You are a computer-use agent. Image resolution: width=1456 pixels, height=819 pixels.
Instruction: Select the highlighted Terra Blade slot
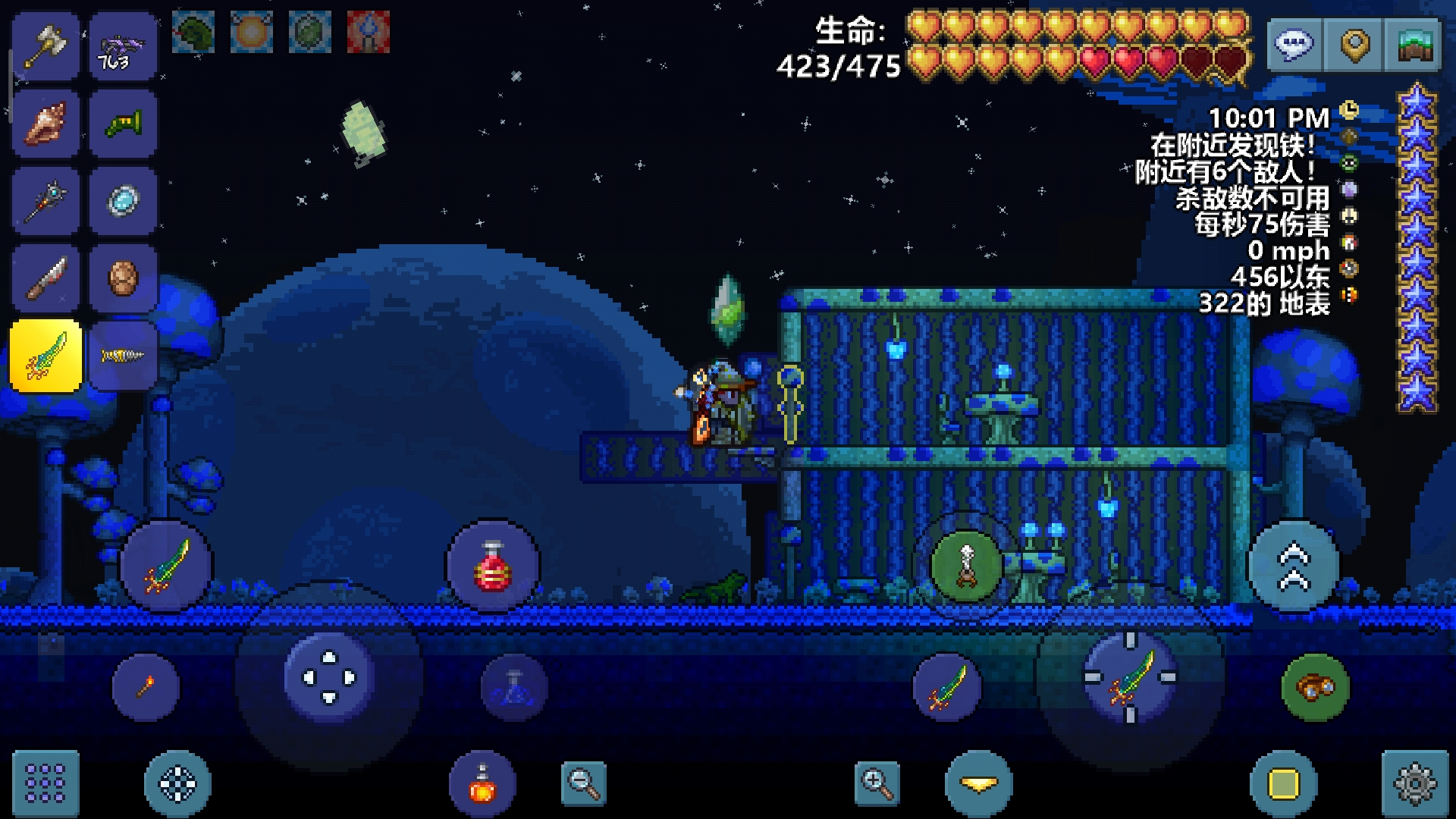(45, 356)
